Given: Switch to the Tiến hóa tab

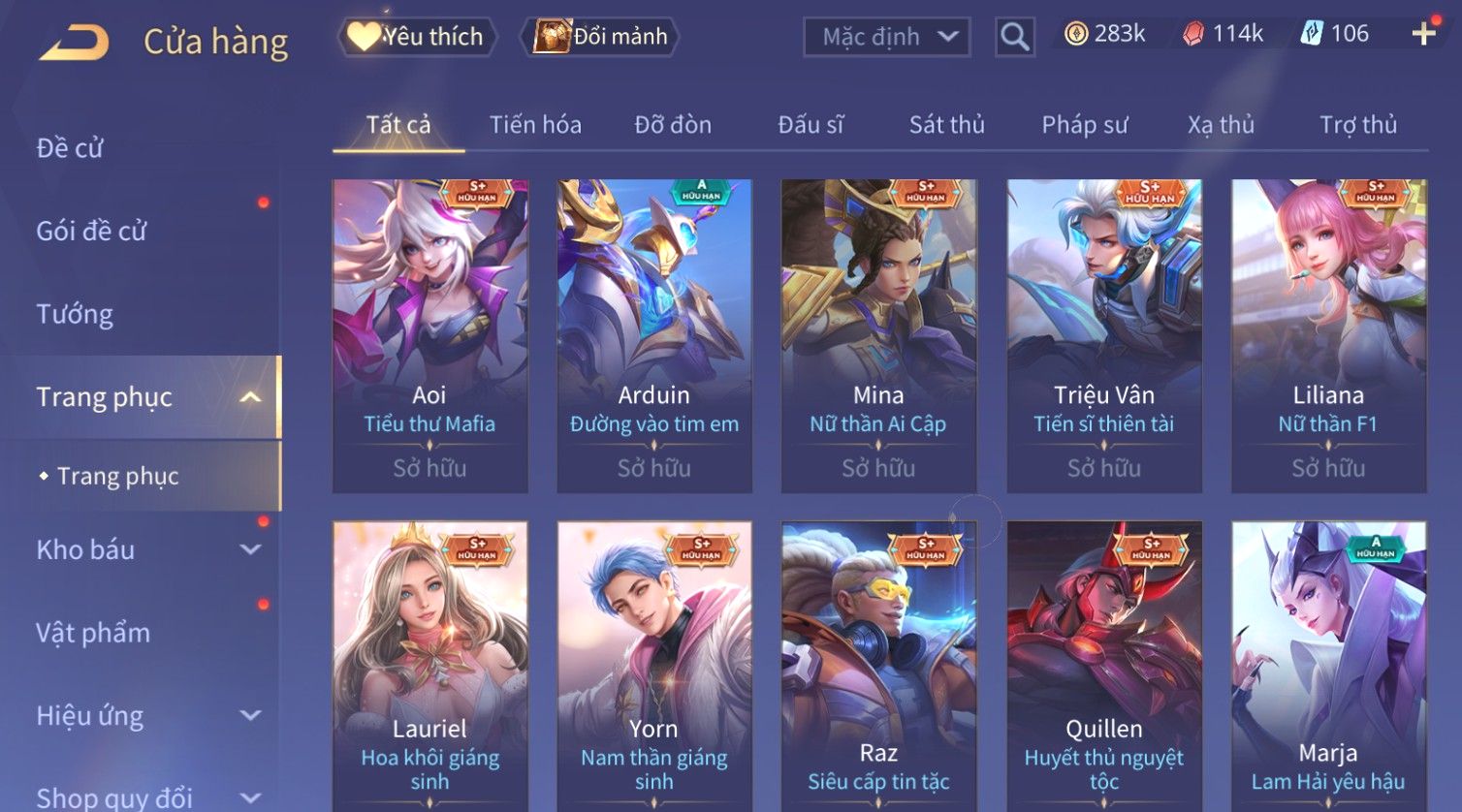Looking at the screenshot, I should coord(535,125).
